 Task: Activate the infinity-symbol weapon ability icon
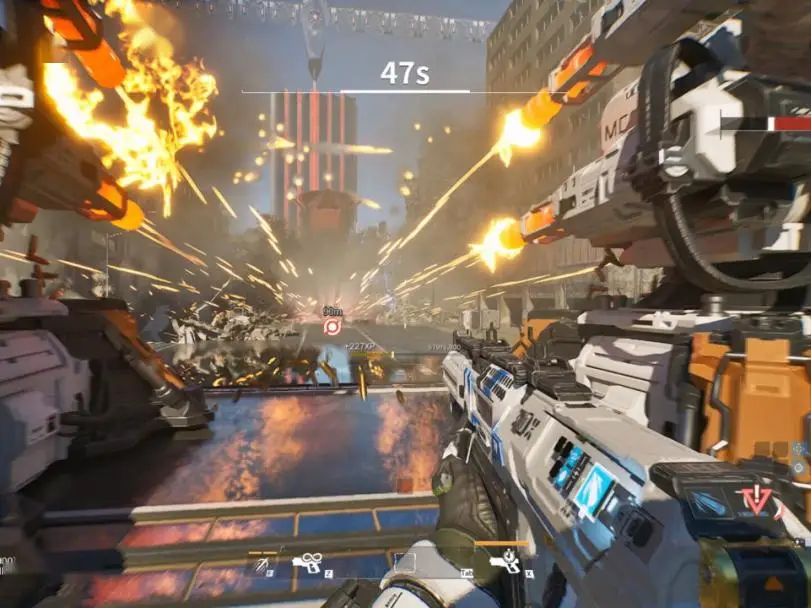coord(307,563)
